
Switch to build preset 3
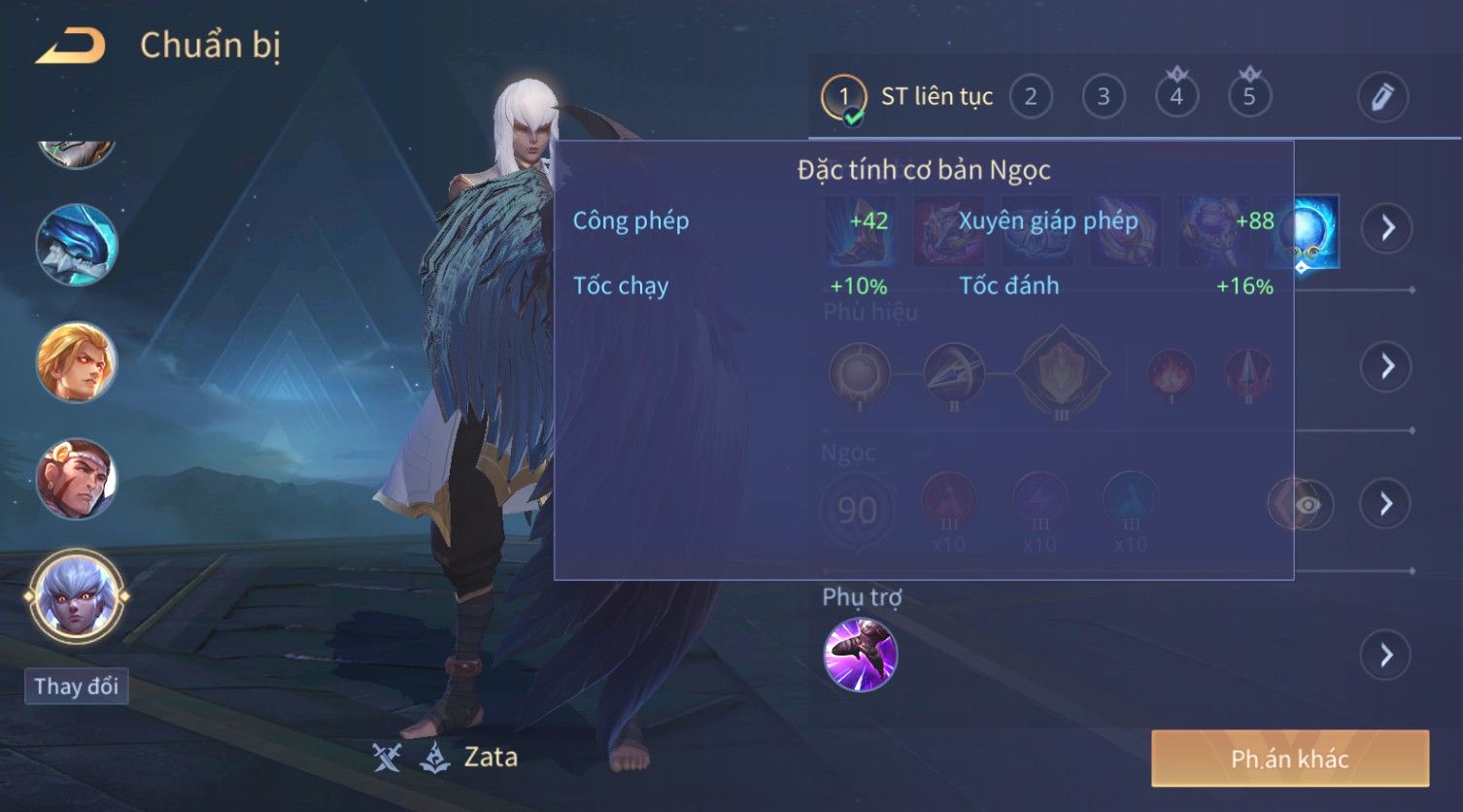(x=1104, y=97)
